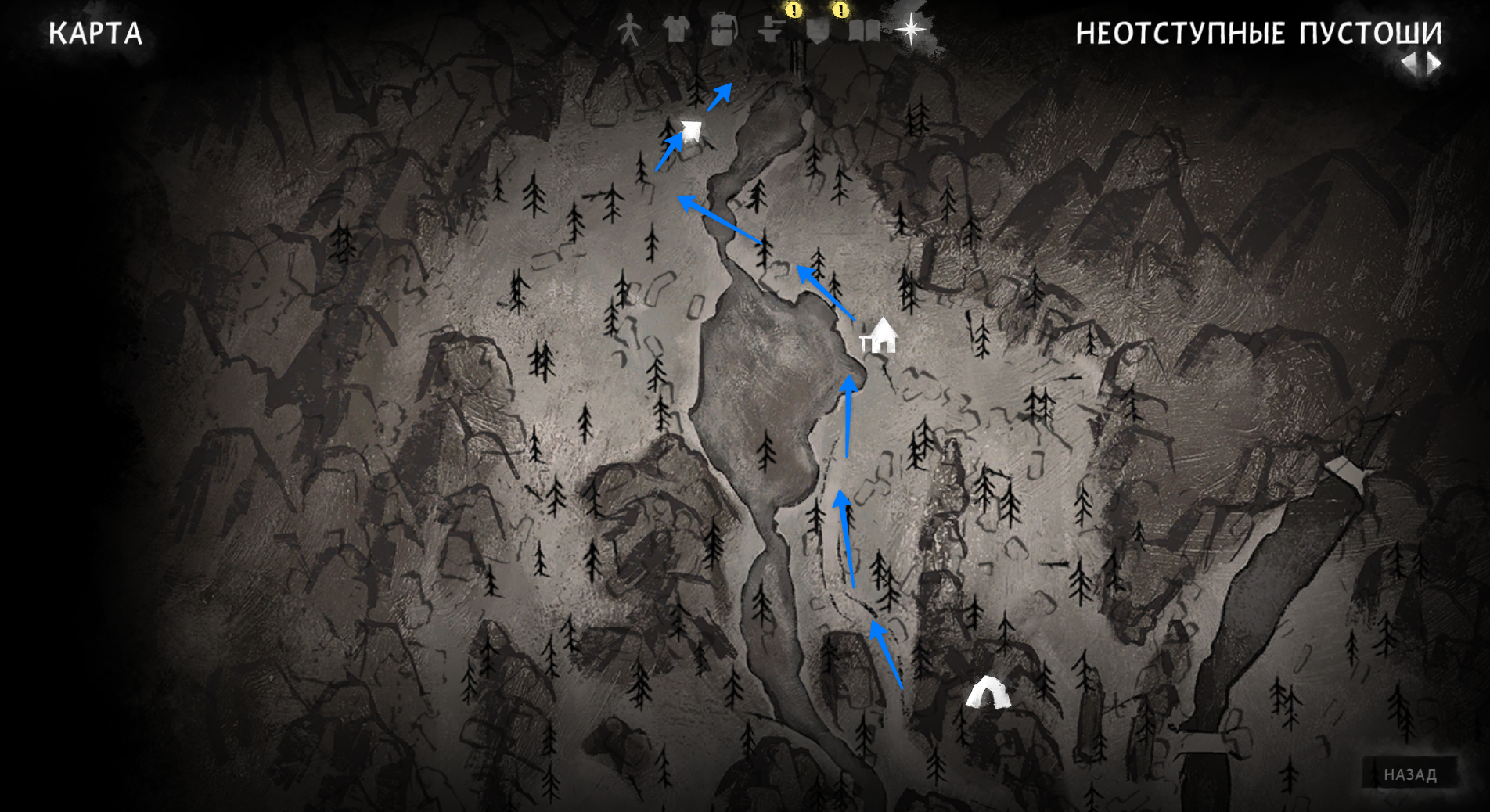Open the backpack inventory tab
The image size is (1490, 812).
(x=724, y=31)
